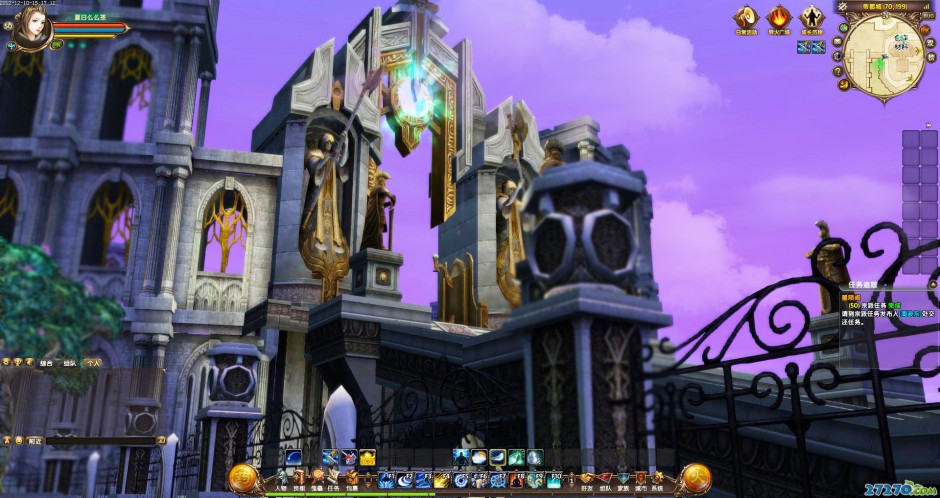Click the circular minimap

pyautogui.click(x=883, y=55)
